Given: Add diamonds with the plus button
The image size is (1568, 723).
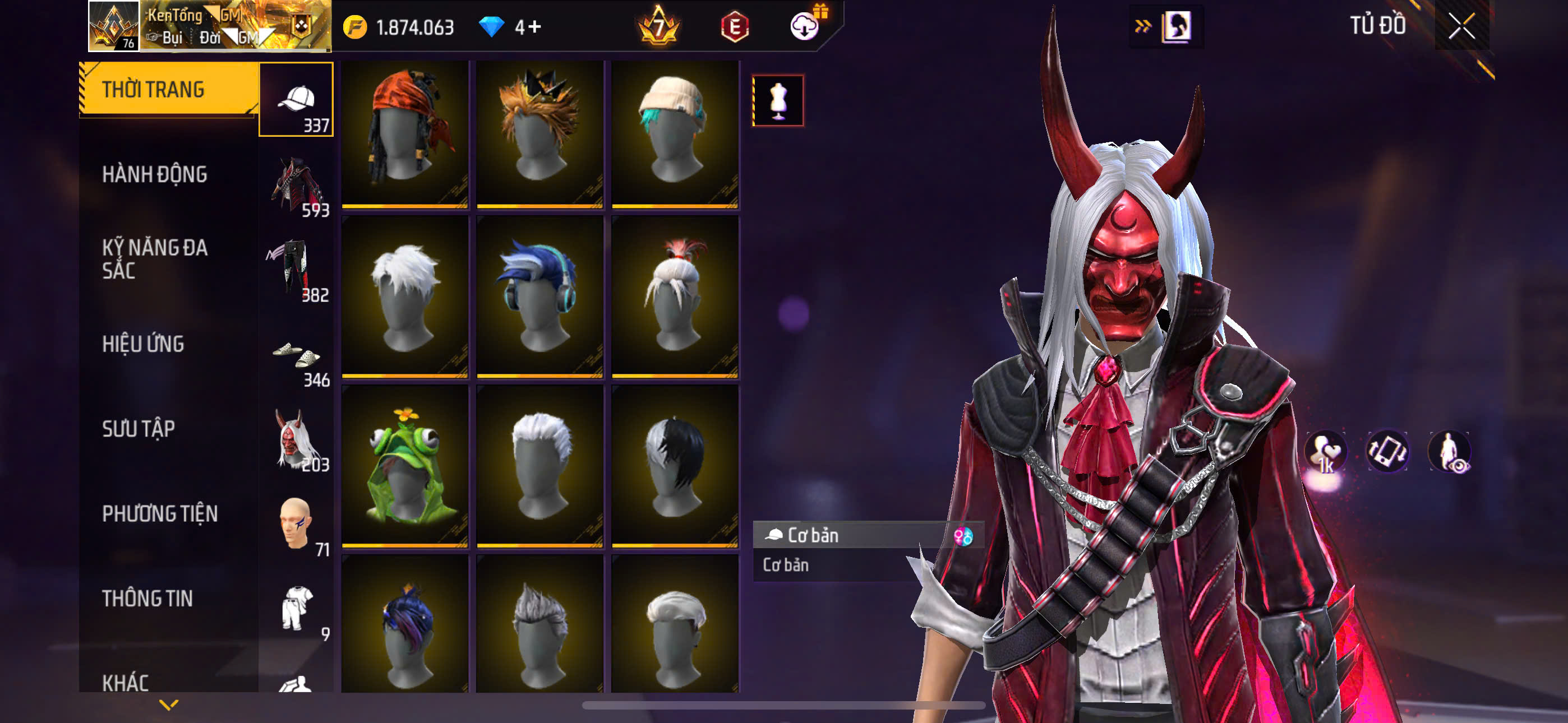Looking at the screenshot, I should (534, 27).
